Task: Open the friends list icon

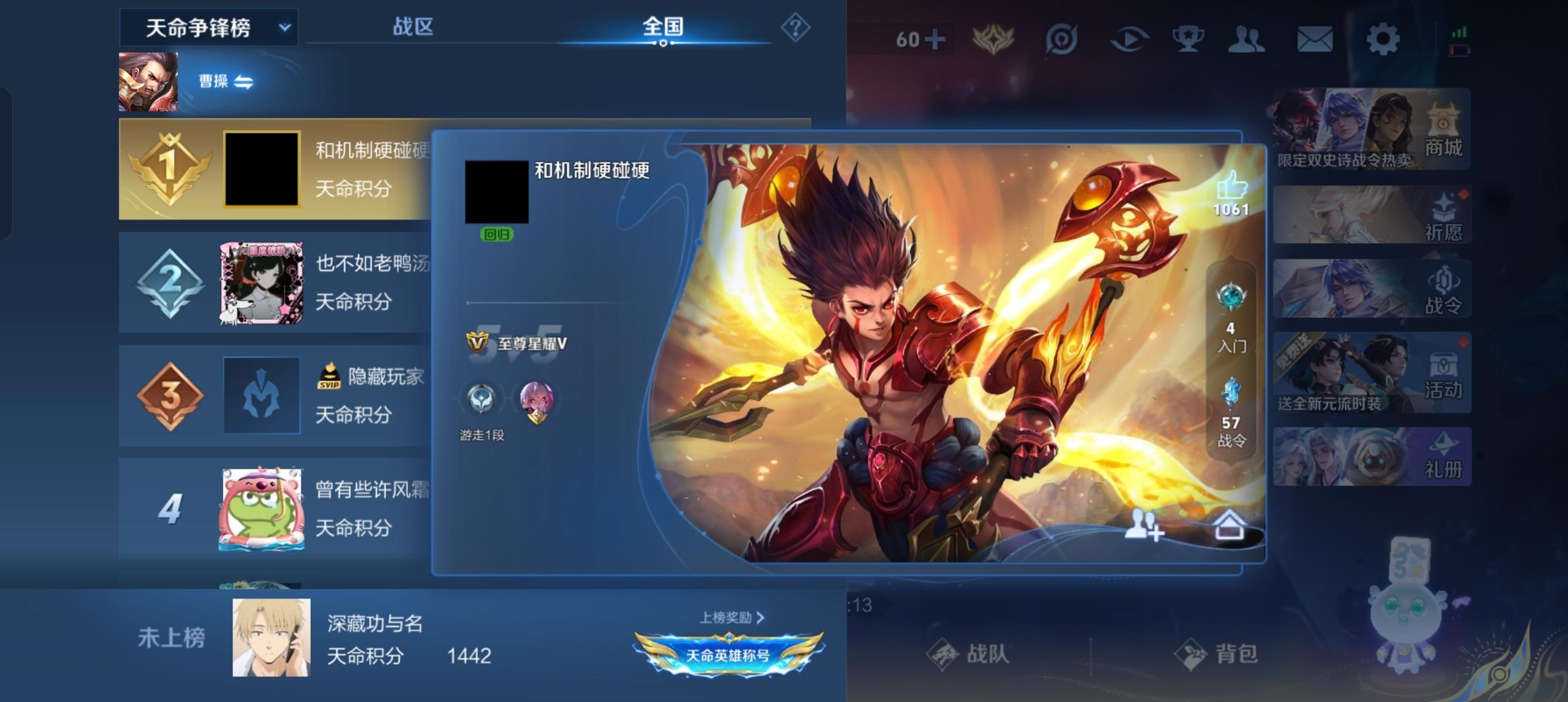Action: click(x=1248, y=38)
